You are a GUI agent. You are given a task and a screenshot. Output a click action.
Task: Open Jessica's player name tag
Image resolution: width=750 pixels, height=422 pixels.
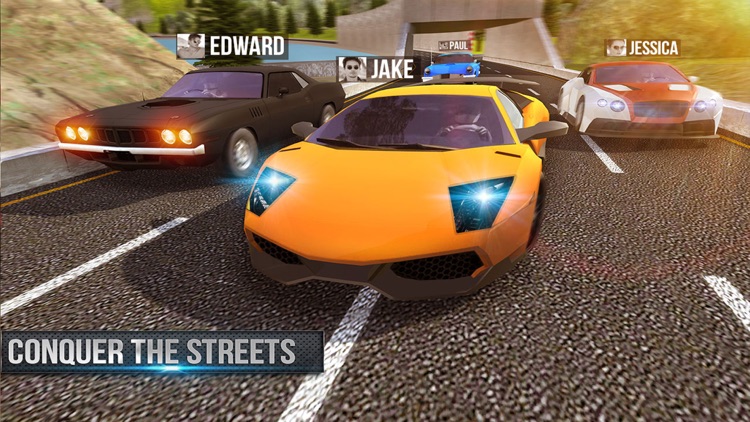(642, 47)
